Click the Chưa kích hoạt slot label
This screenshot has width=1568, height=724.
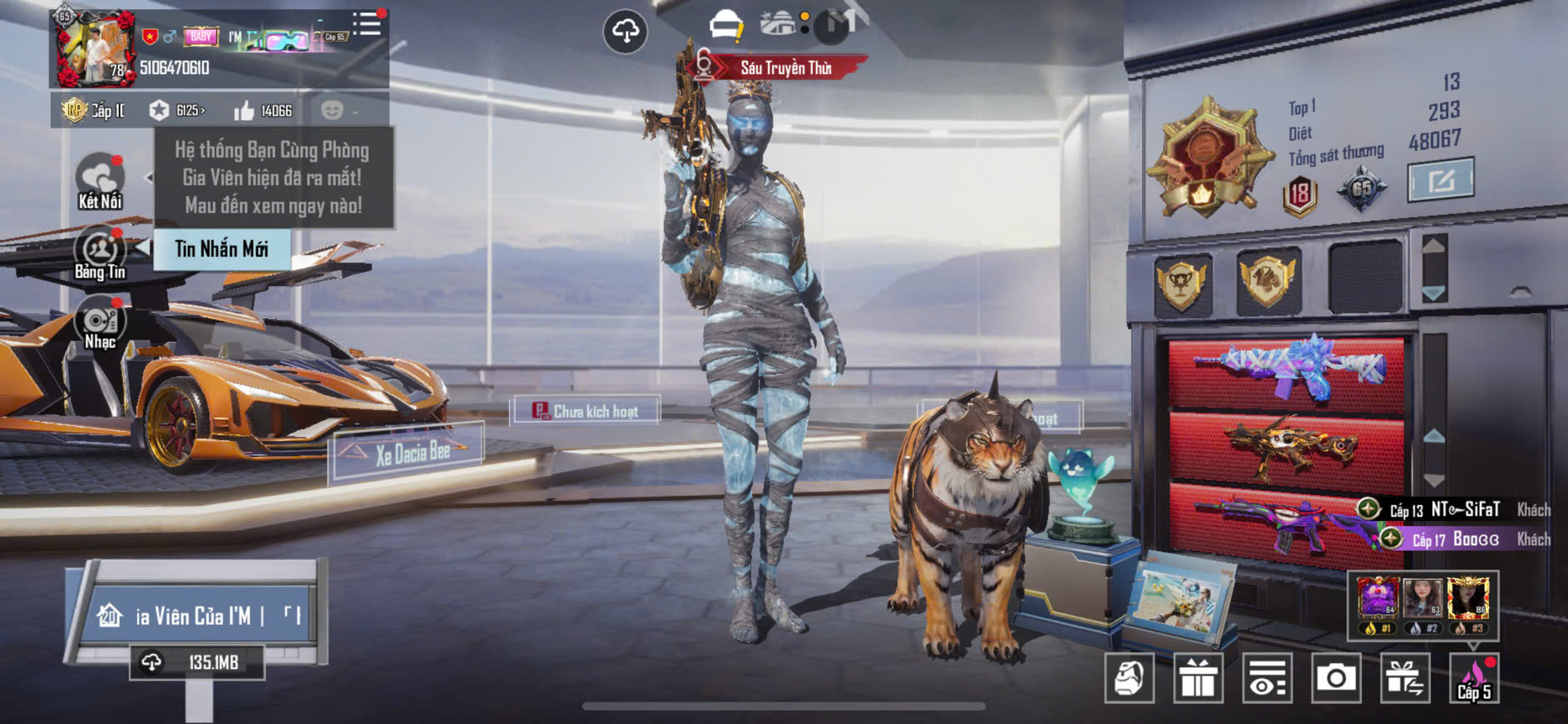586,411
